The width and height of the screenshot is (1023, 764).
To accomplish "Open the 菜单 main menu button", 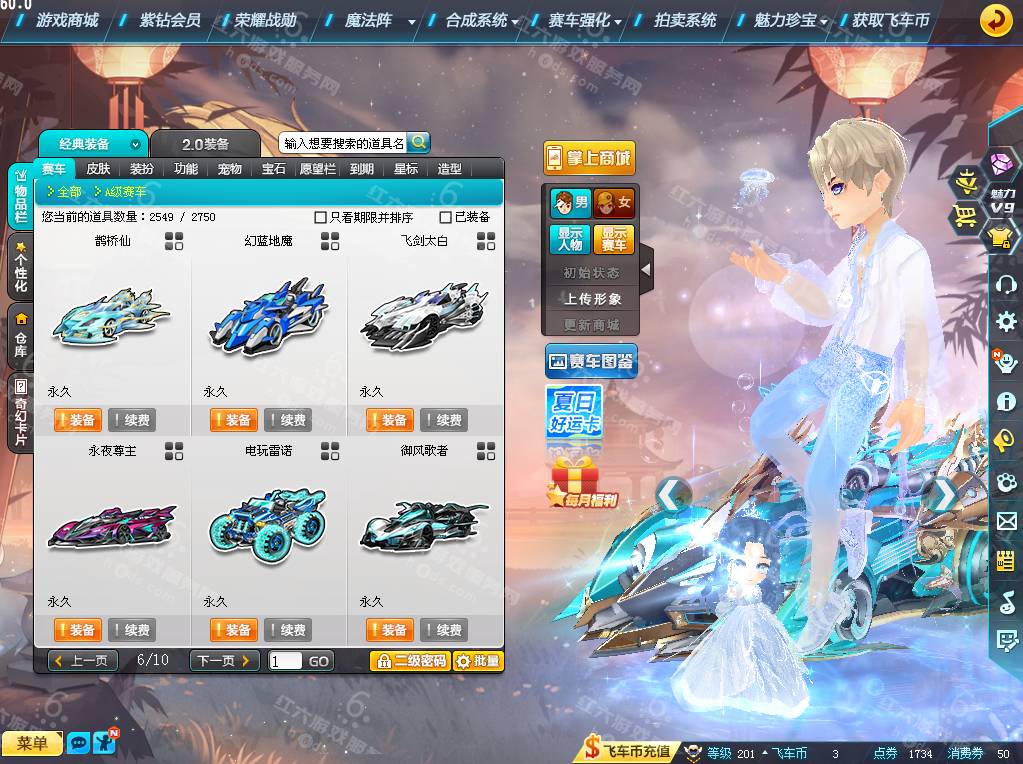I will point(32,743).
